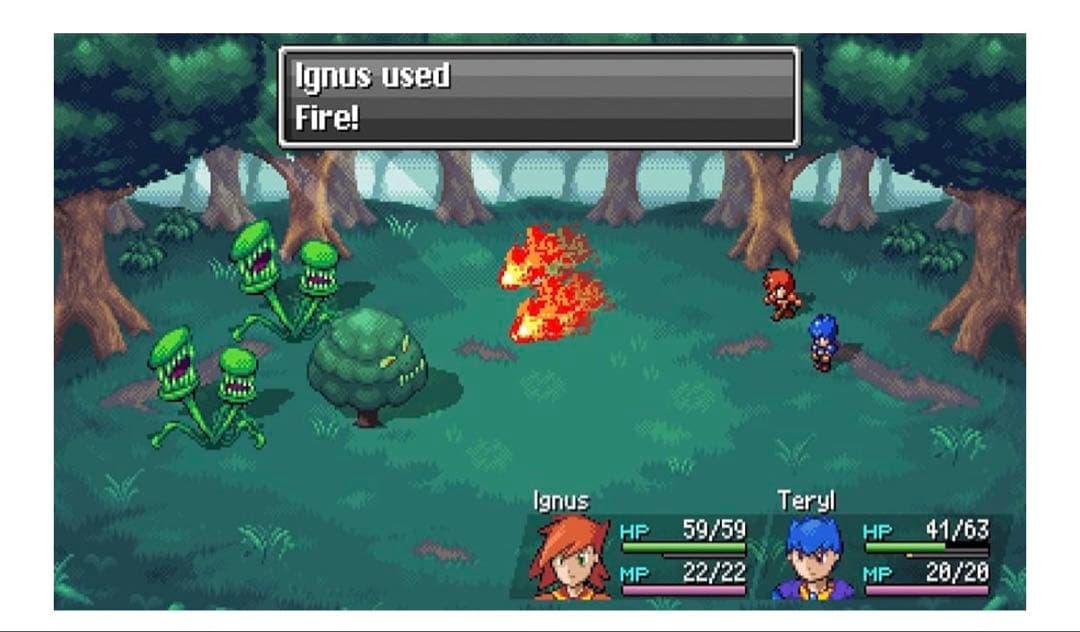Click the "Ignus used Fire!" message box

(x=539, y=97)
